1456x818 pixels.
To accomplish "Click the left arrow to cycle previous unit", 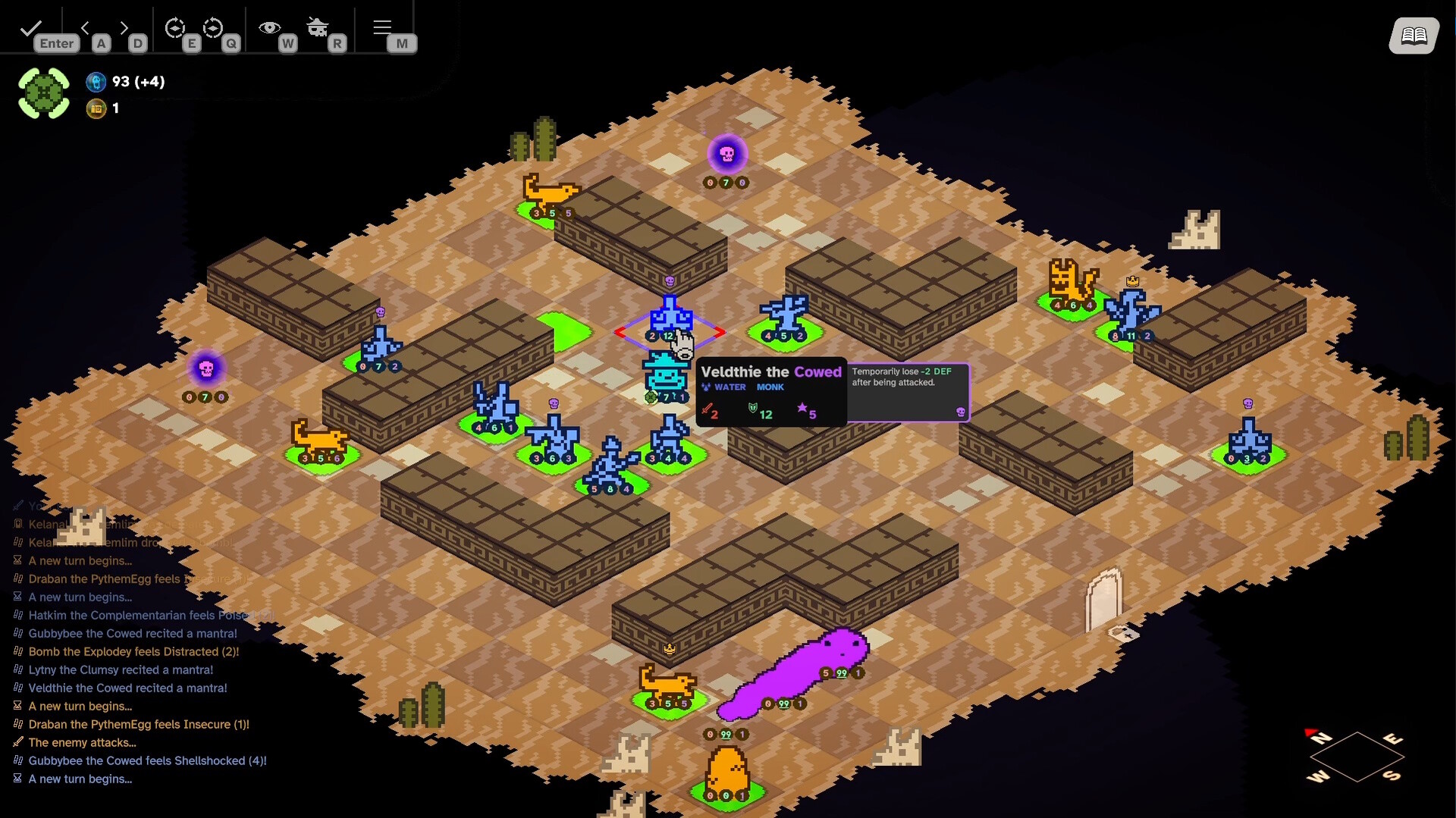I will pyautogui.click(x=86, y=27).
